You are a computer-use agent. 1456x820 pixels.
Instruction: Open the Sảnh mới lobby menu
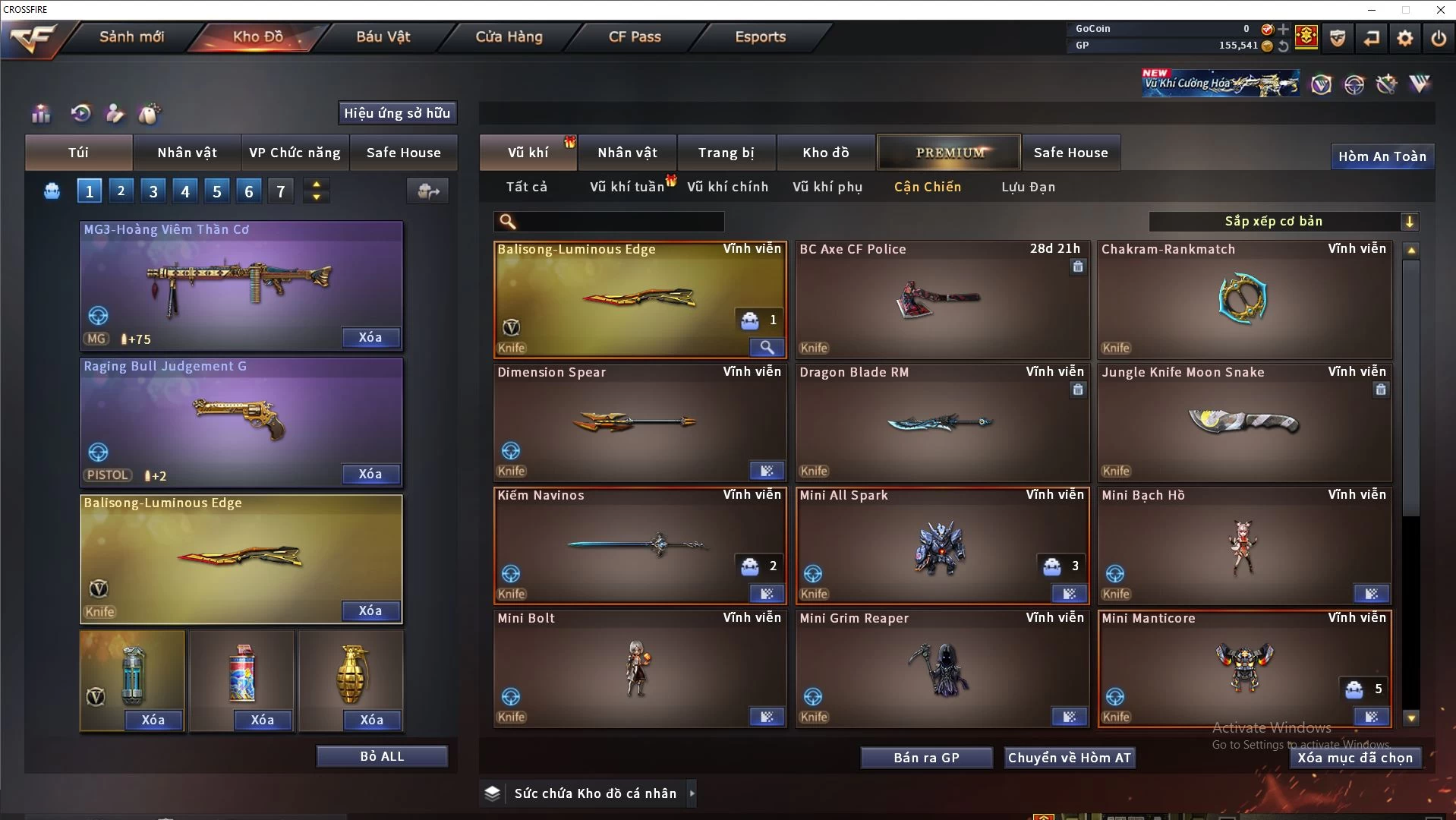tap(131, 36)
